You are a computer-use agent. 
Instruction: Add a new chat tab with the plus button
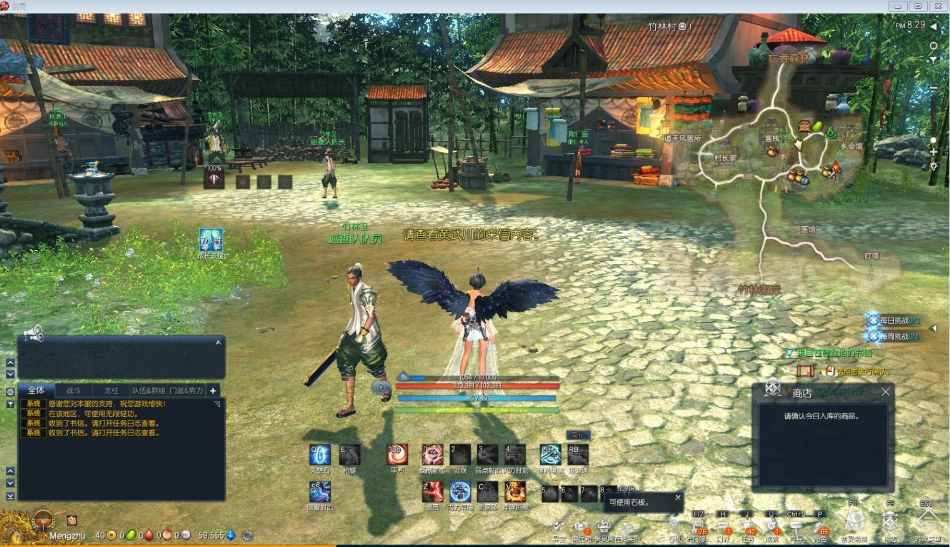(x=213, y=390)
